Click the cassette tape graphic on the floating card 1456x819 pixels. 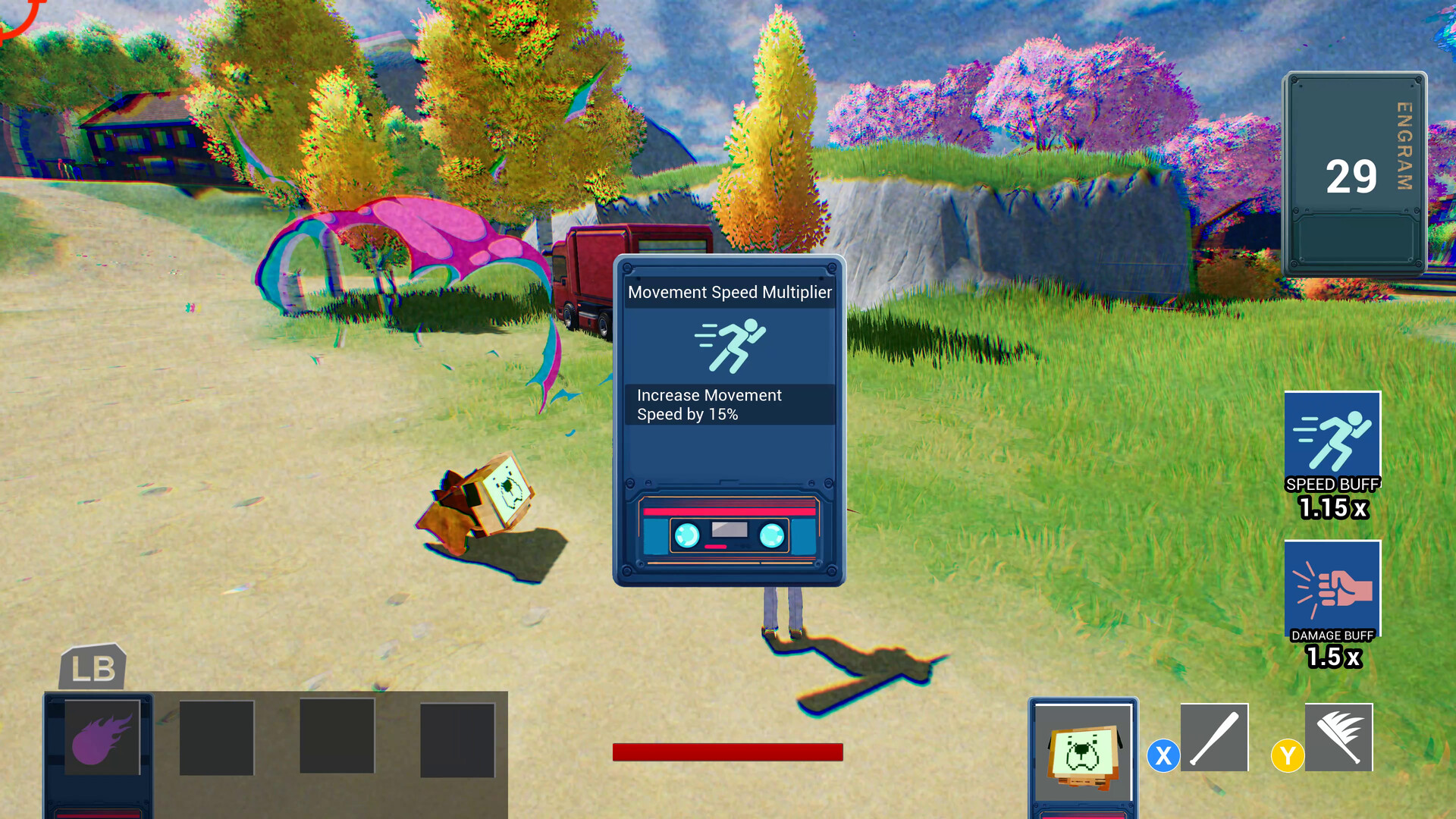tap(730, 529)
